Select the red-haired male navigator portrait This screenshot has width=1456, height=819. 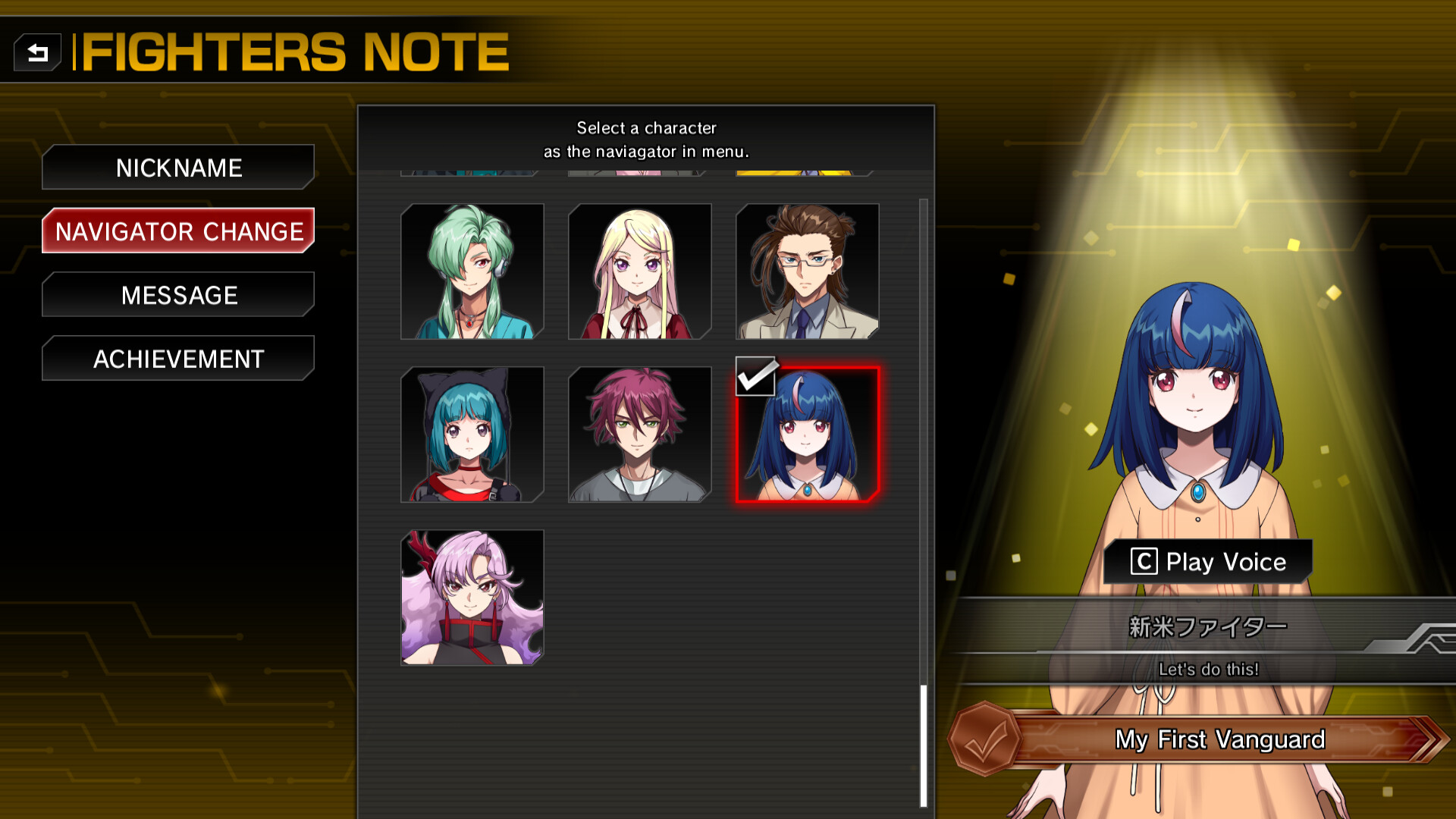(x=639, y=434)
